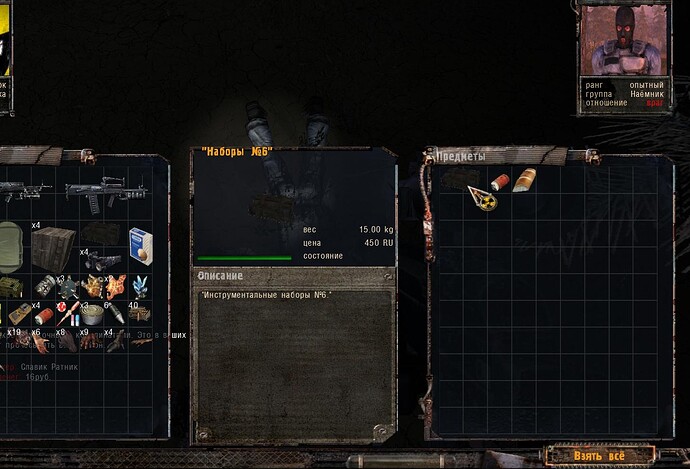Select the green backpack item
The image size is (690, 469).
click(x=10, y=244)
